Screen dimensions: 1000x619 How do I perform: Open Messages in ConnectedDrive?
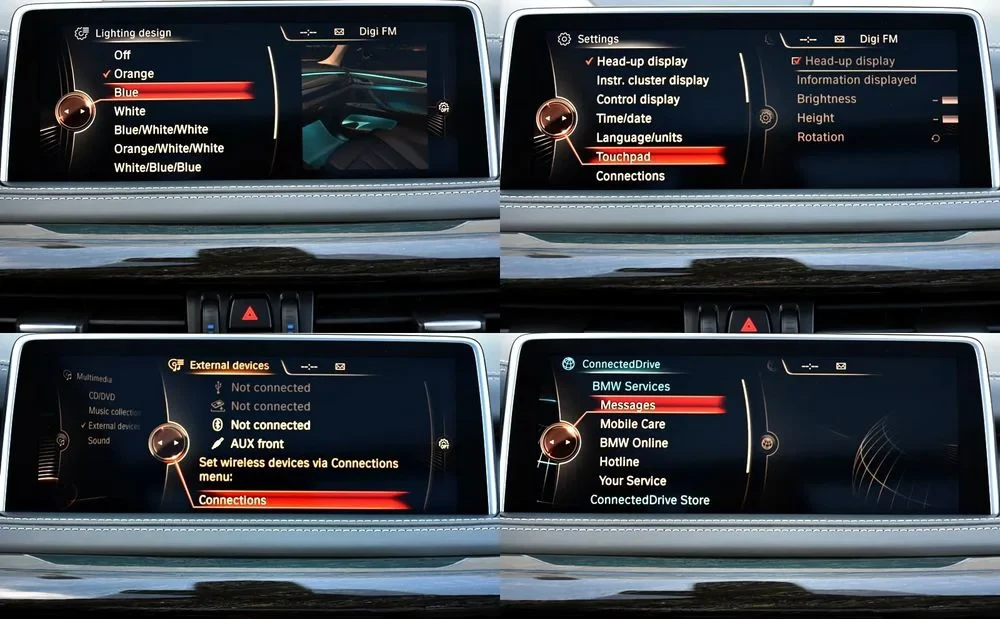coord(627,405)
